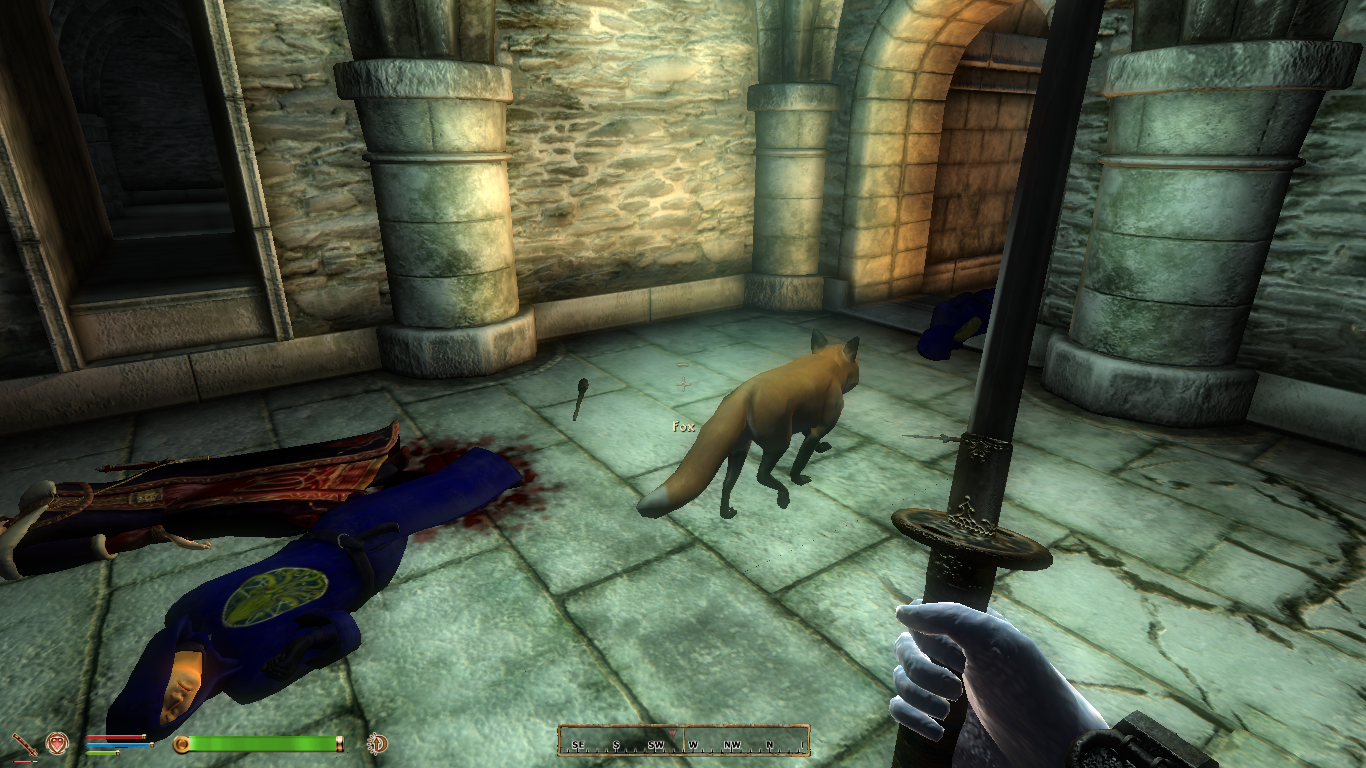The height and width of the screenshot is (768, 1366).
Task: Click the equipped sword weapon icon
Action: tap(24, 745)
